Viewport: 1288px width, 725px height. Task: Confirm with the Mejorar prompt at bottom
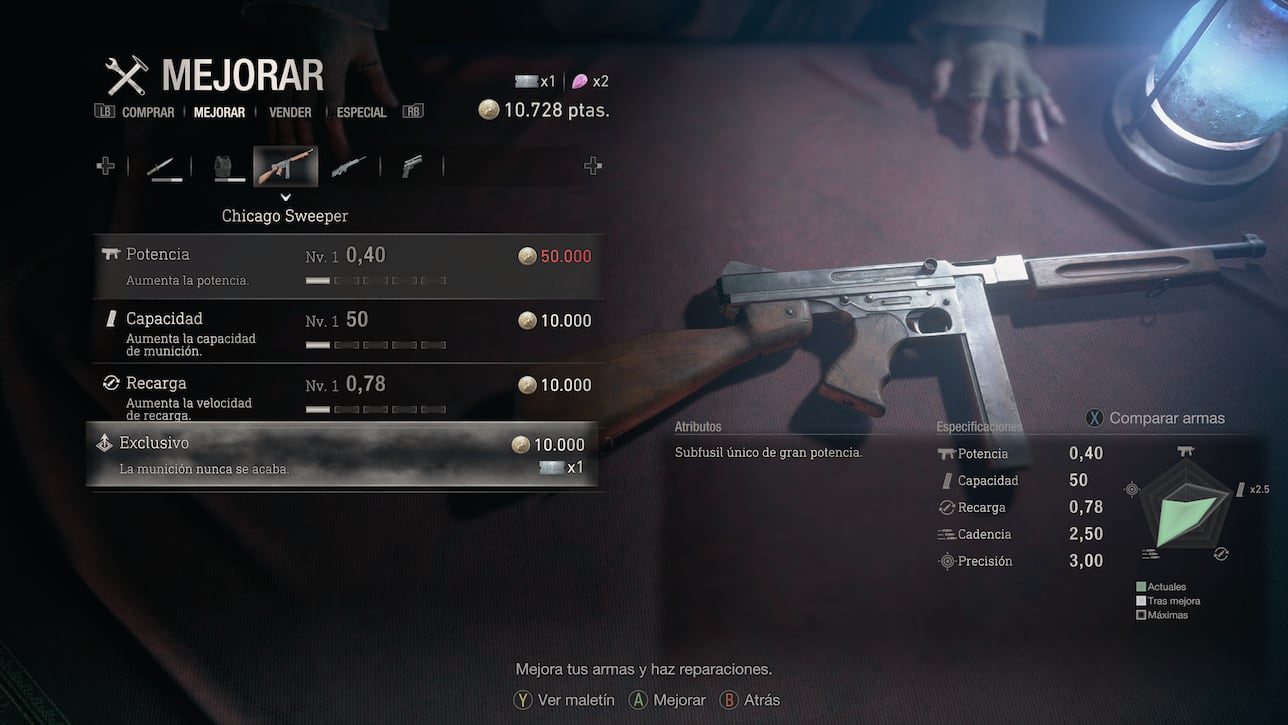click(667, 700)
